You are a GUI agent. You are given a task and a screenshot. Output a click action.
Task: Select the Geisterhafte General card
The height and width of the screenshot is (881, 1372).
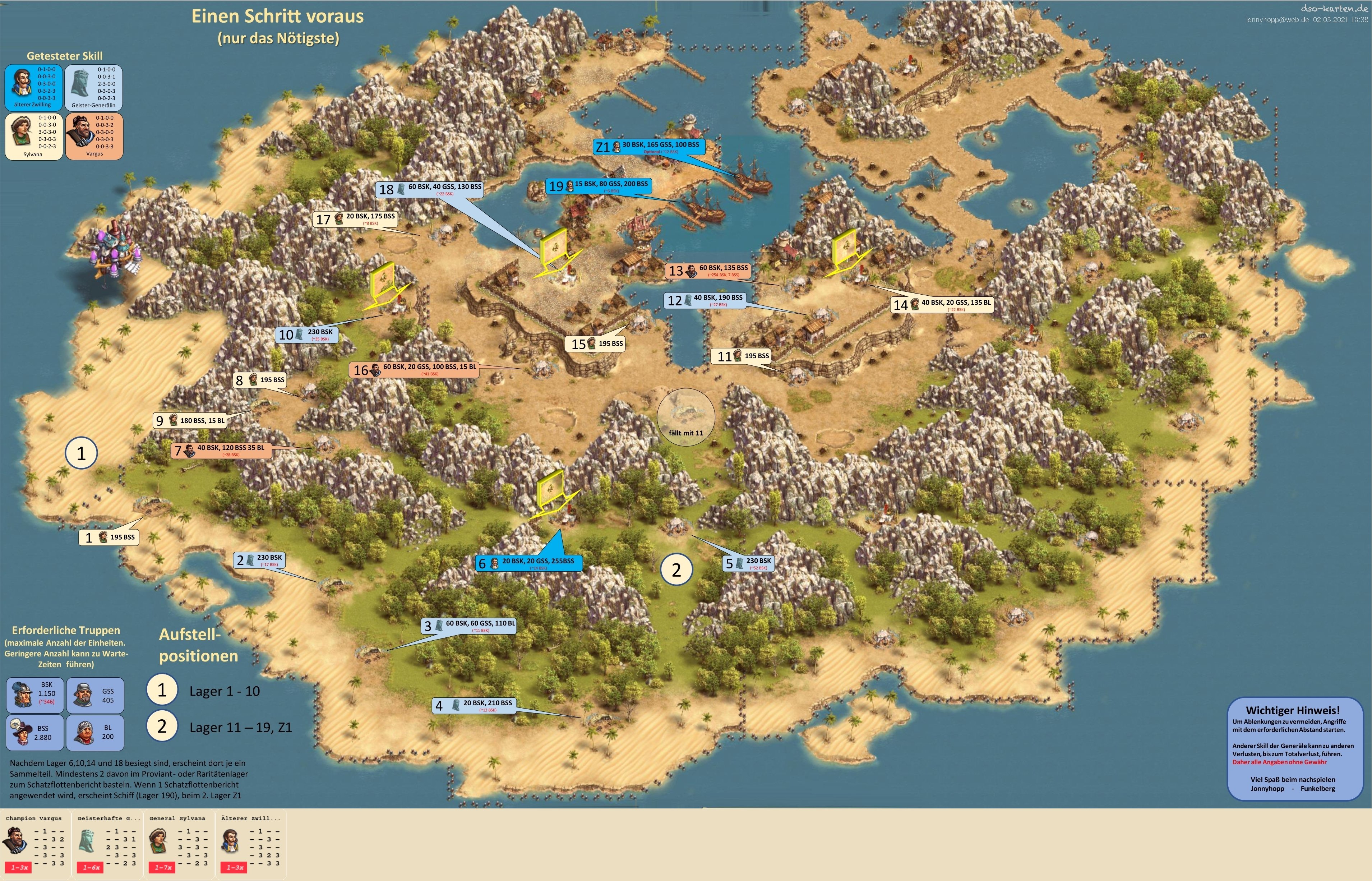[x=107, y=843]
